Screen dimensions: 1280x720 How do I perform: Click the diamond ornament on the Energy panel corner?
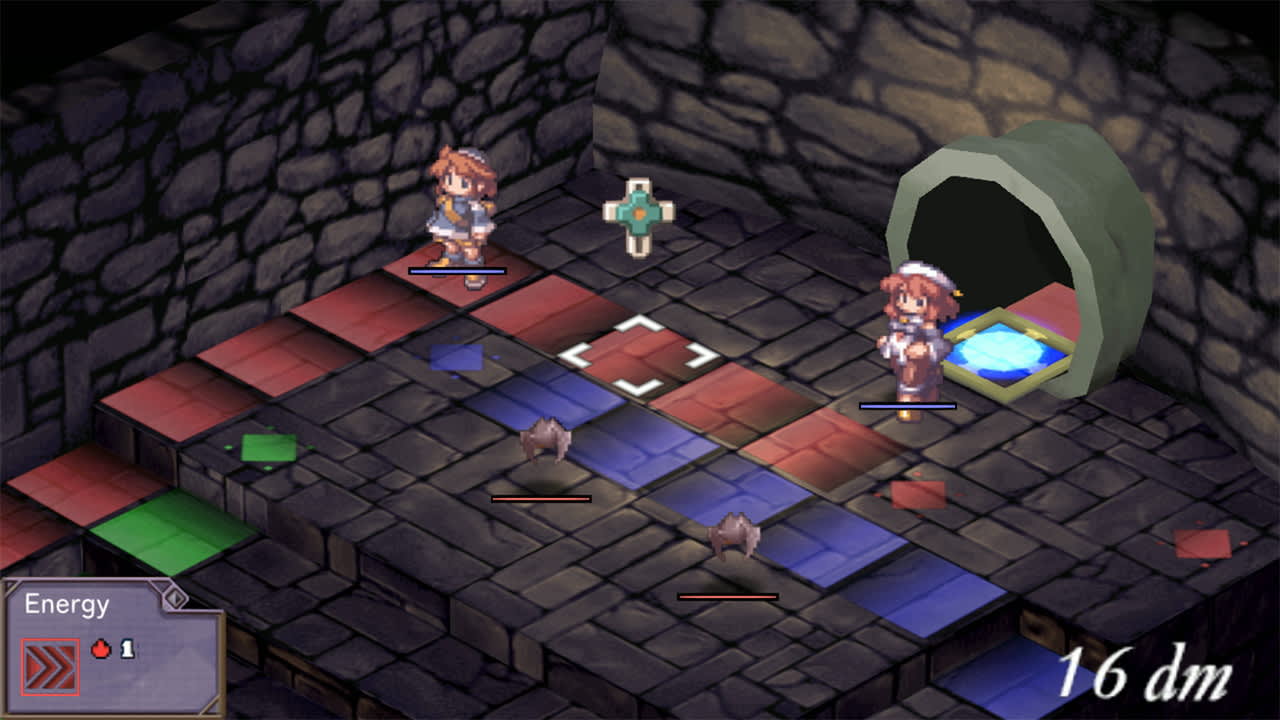pyautogui.click(x=175, y=596)
